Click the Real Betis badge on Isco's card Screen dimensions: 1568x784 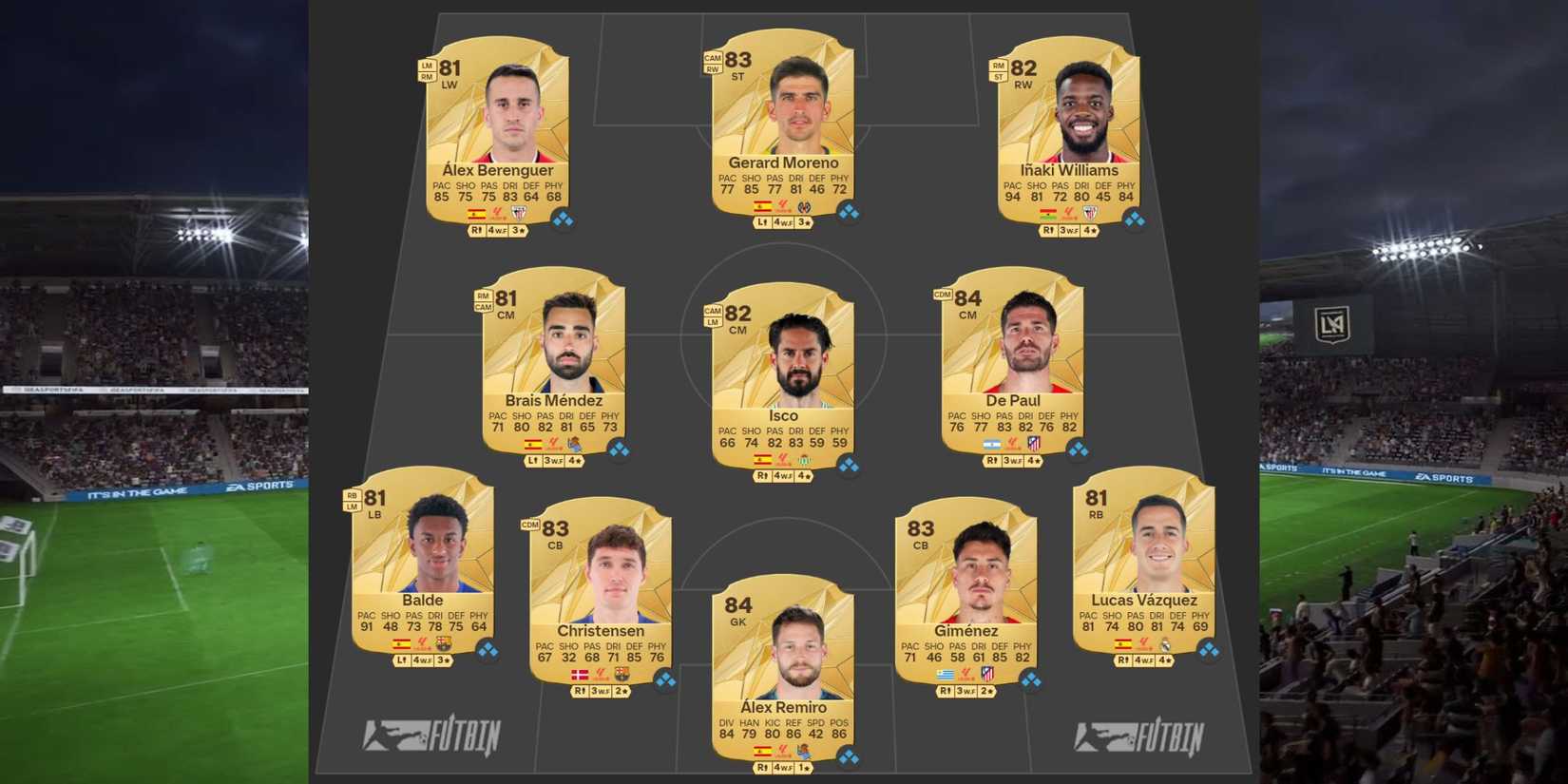[x=803, y=460]
